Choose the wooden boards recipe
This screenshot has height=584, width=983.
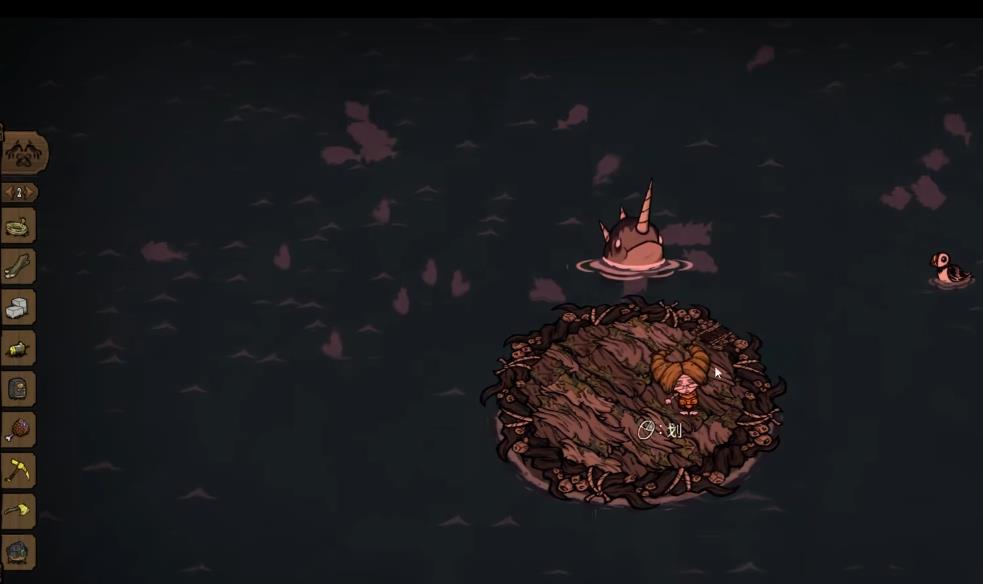point(18,266)
